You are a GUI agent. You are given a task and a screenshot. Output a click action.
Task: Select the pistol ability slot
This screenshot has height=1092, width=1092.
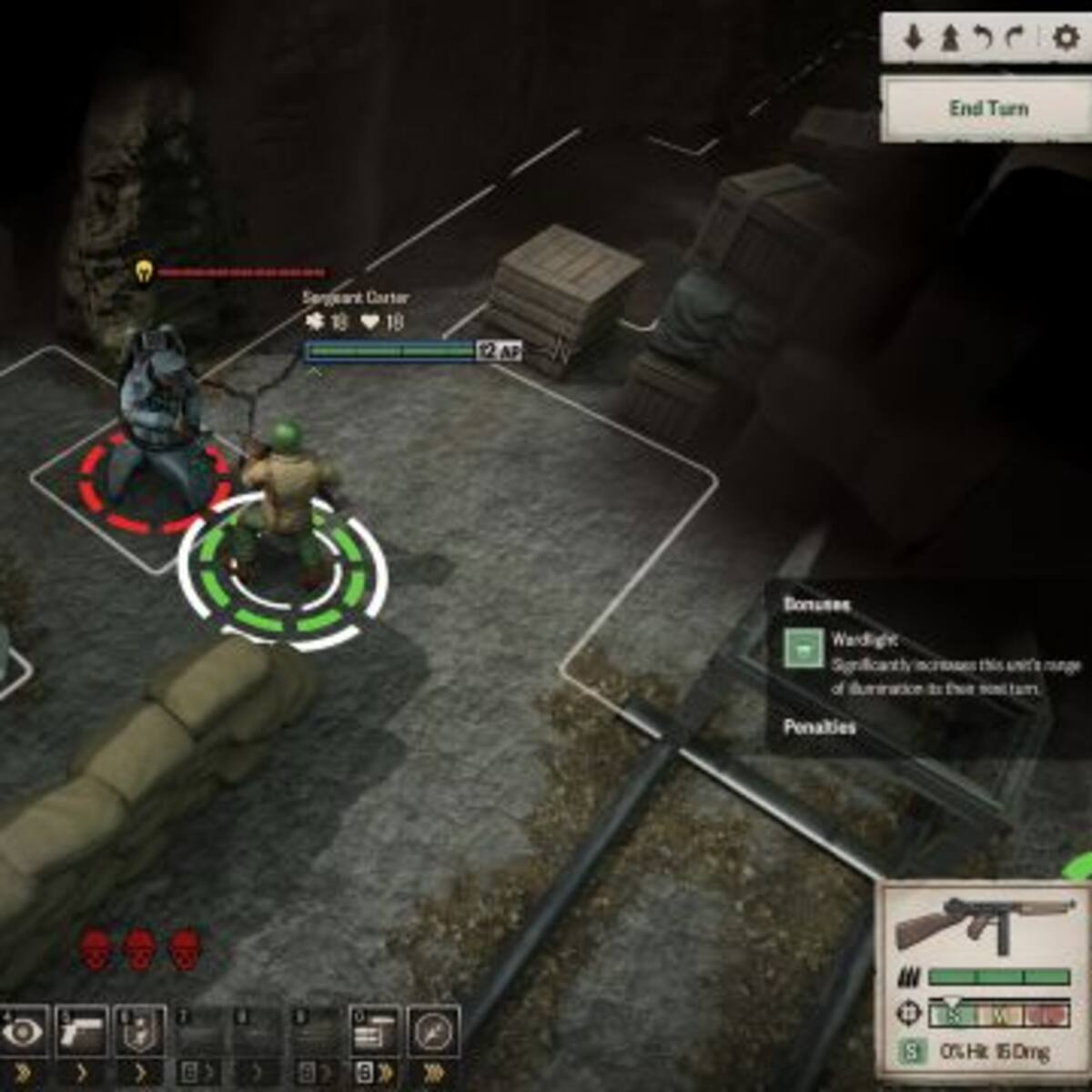(x=81, y=1033)
